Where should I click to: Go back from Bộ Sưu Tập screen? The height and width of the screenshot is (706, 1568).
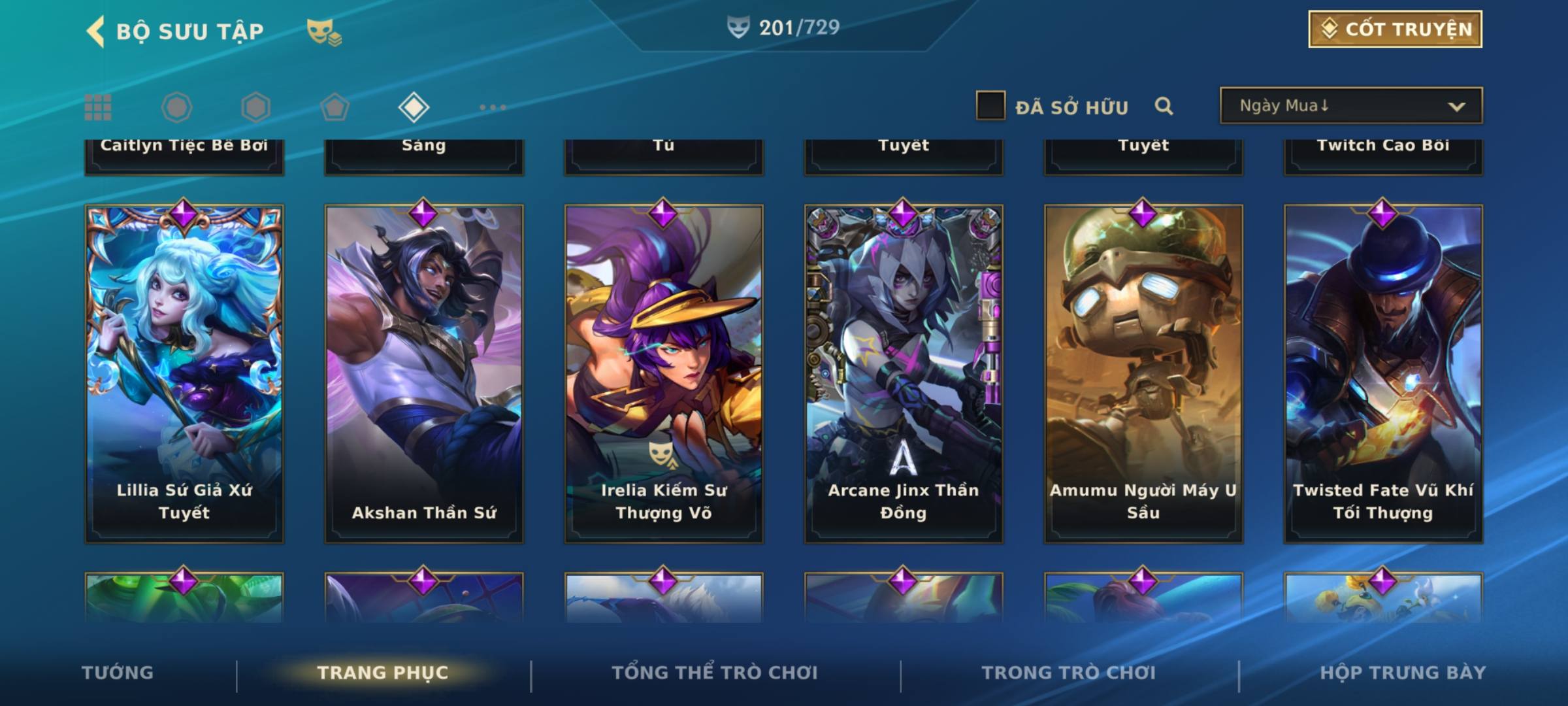pos(95,31)
